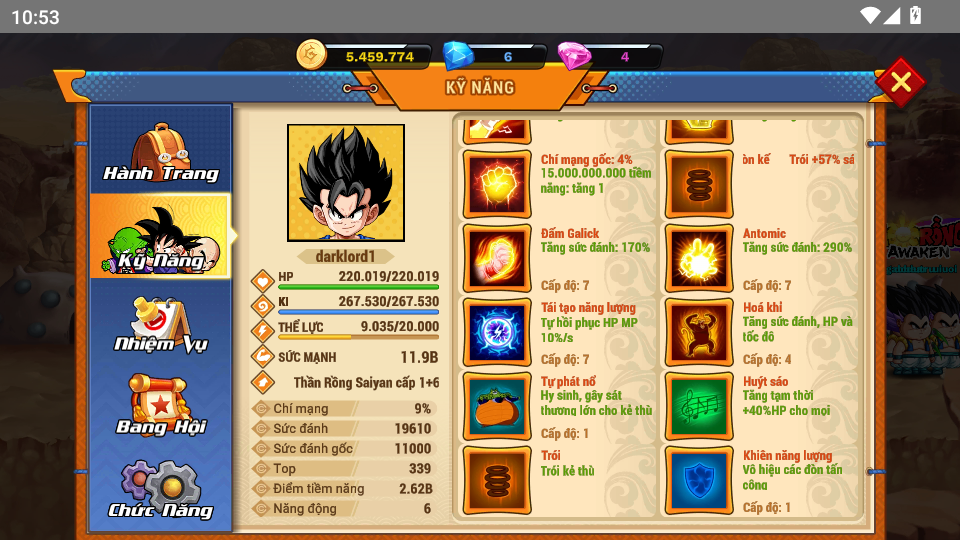The image size is (960, 540).
Task: Select the Antomic skill icon
Action: 698,258
